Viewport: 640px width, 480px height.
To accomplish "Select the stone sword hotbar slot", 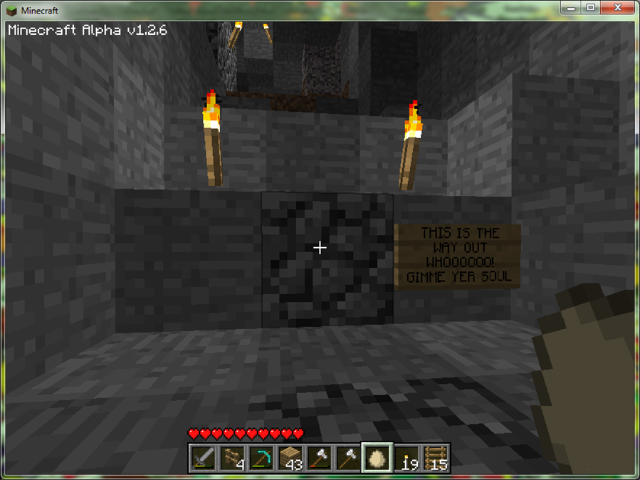I will tap(204, 458).
